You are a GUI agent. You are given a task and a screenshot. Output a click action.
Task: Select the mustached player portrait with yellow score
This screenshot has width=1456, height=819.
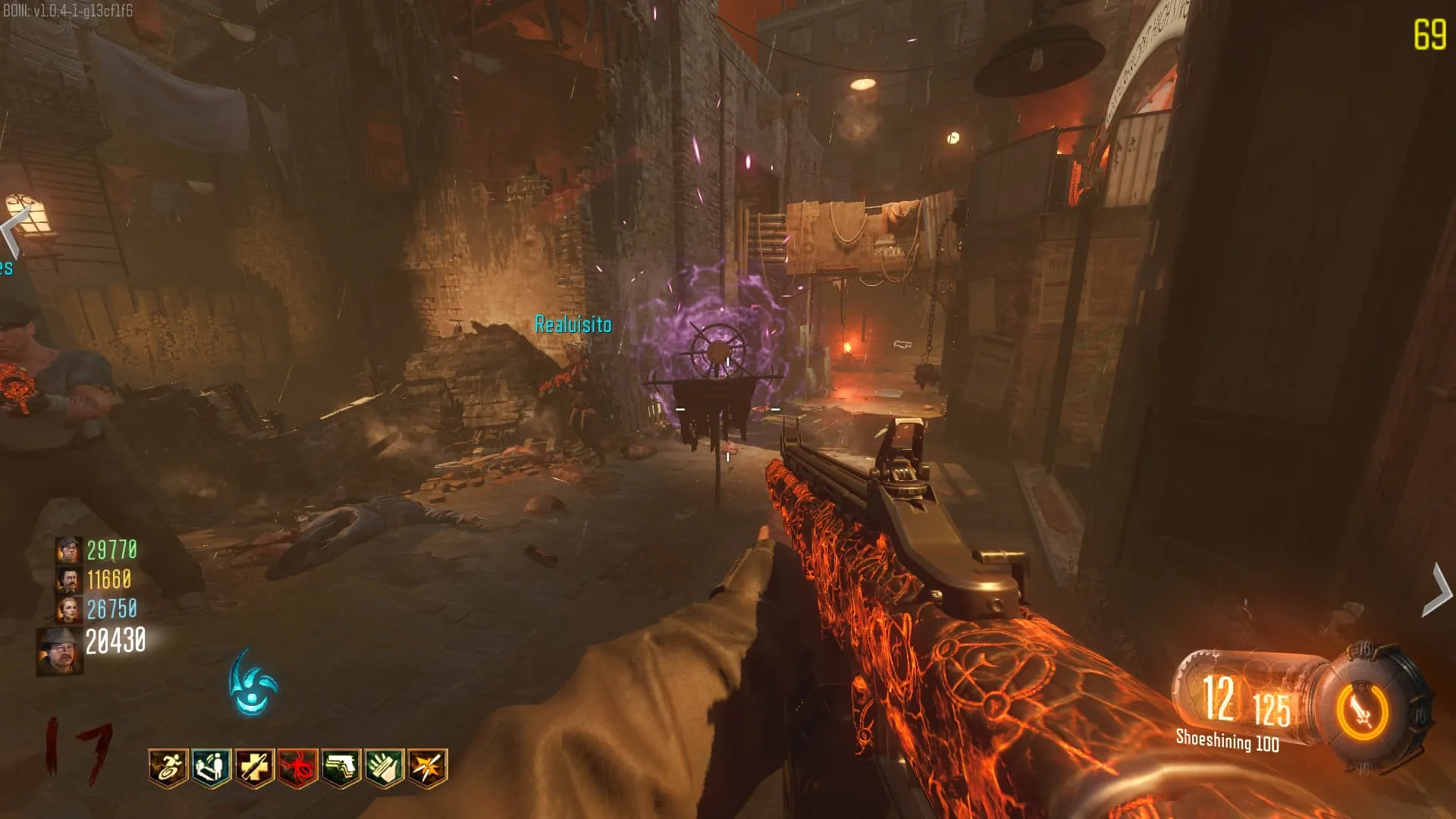point(68,580)
